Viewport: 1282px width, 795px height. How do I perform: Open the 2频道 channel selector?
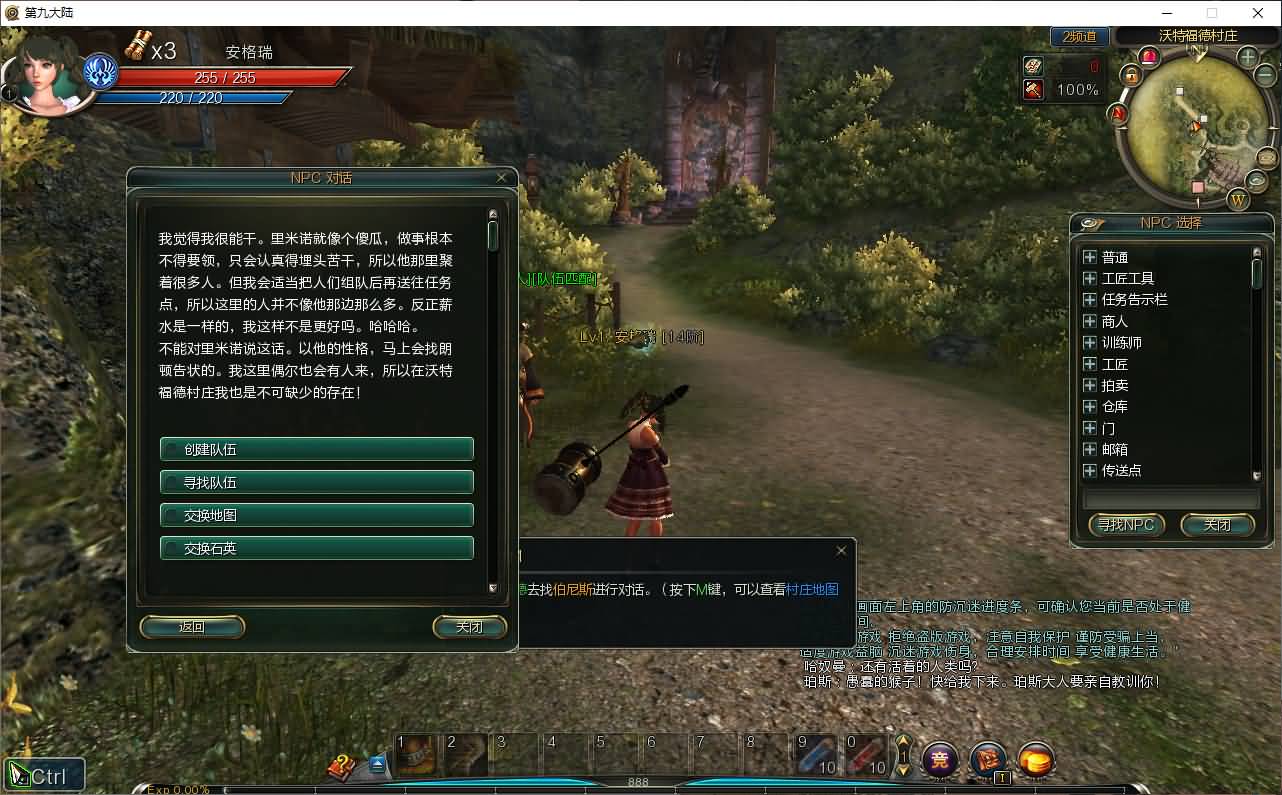tap(1079, 36)
